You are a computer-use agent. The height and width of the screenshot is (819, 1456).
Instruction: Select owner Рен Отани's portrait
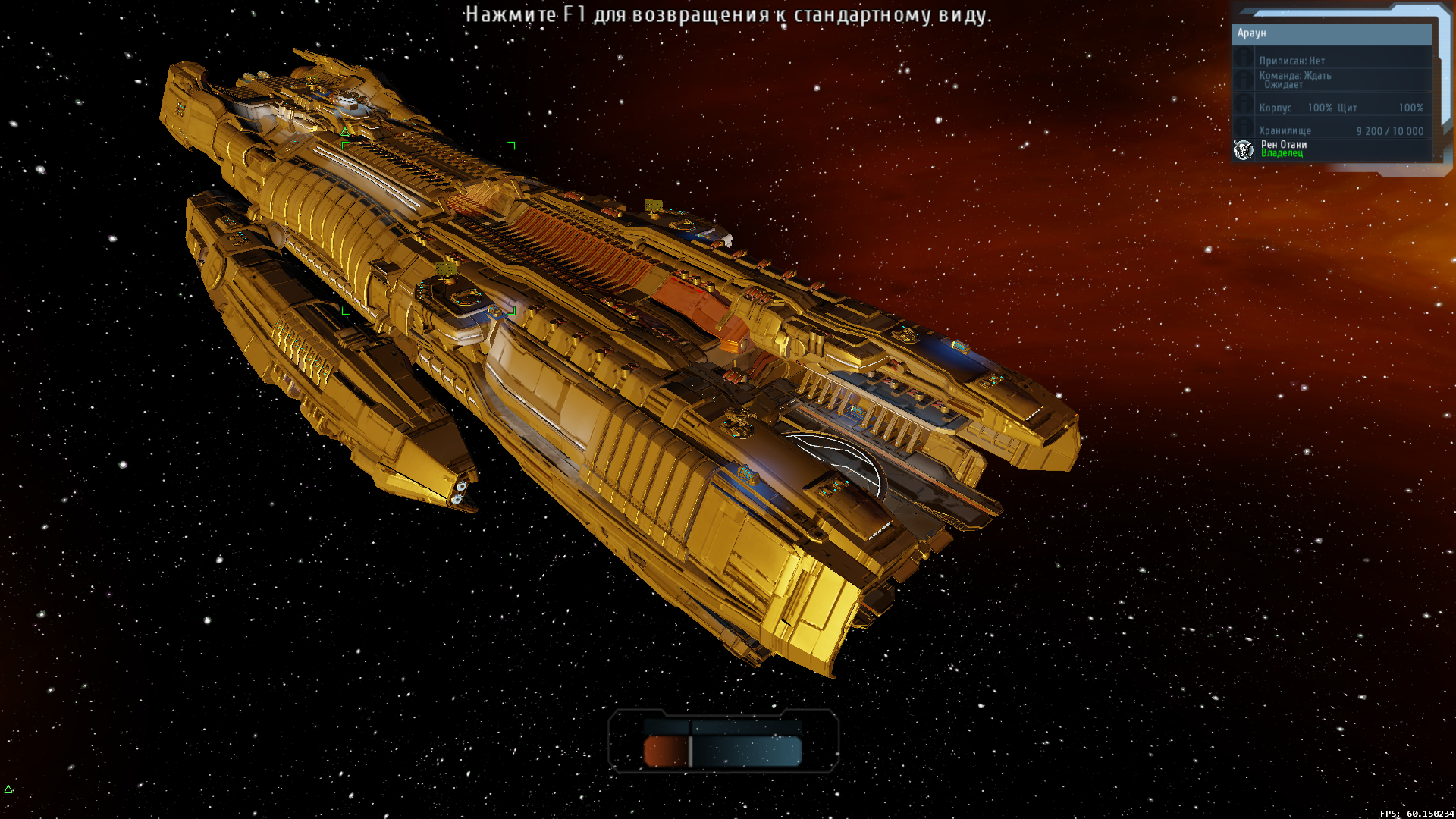click(x=1243, y=149)
